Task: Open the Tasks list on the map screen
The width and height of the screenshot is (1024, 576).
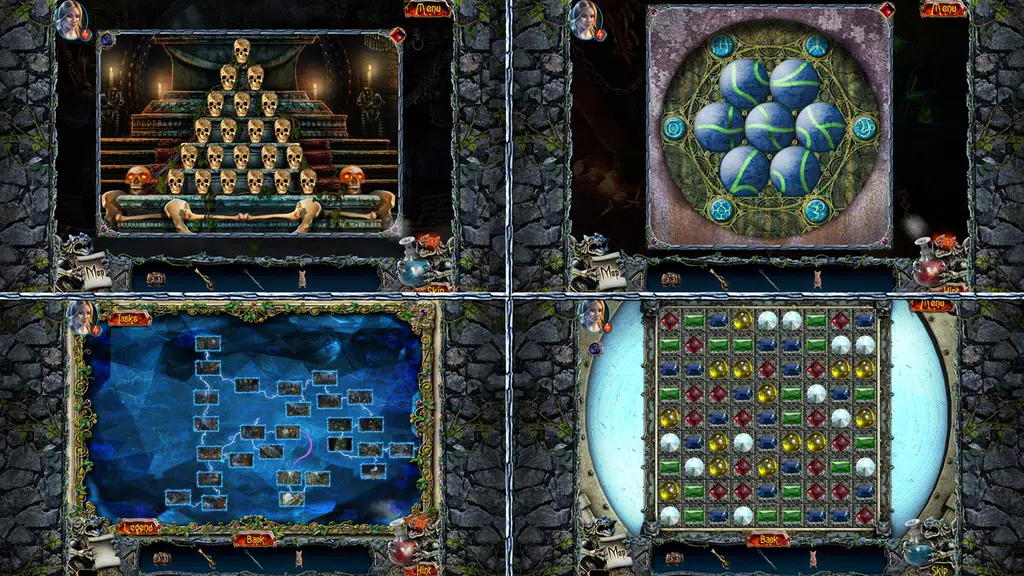Action: click(x=129, y=318)
